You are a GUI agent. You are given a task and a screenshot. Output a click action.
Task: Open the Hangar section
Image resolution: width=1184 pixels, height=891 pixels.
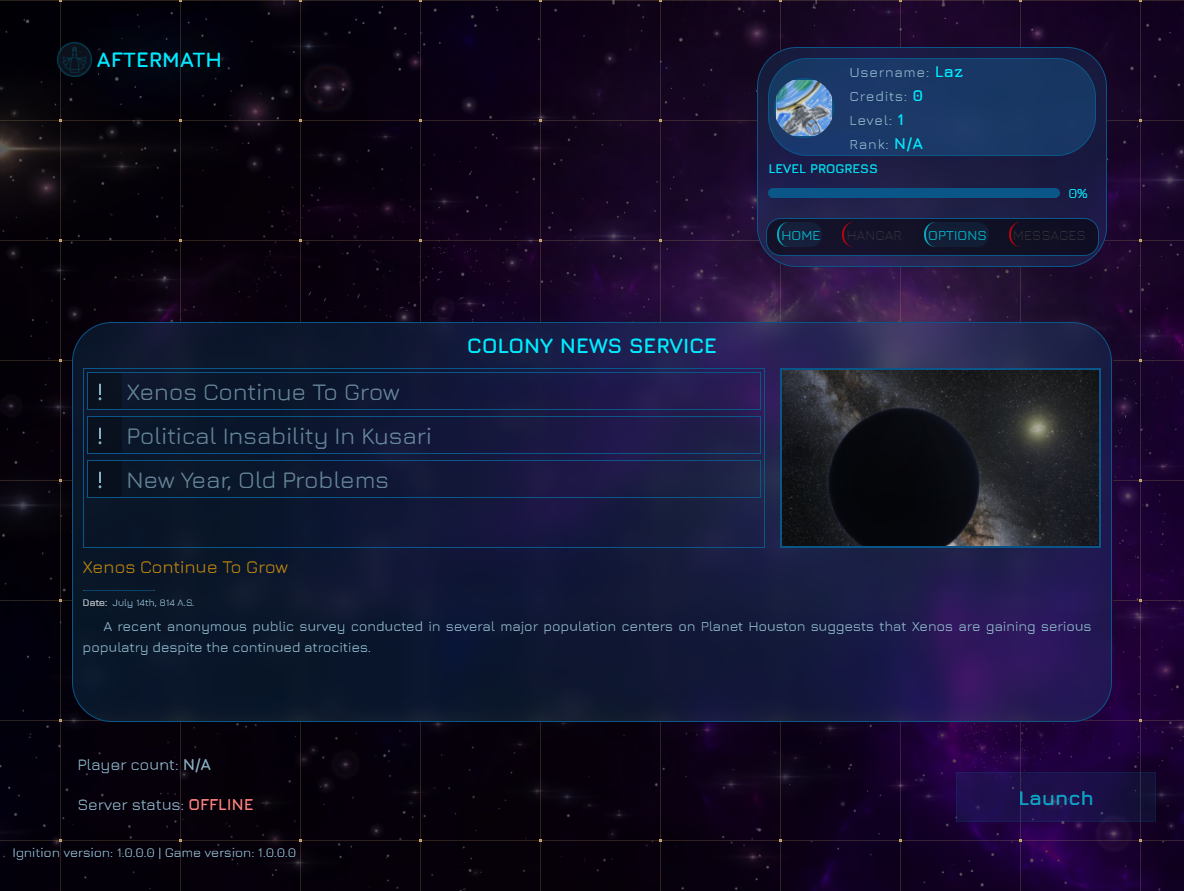(874, 236)
